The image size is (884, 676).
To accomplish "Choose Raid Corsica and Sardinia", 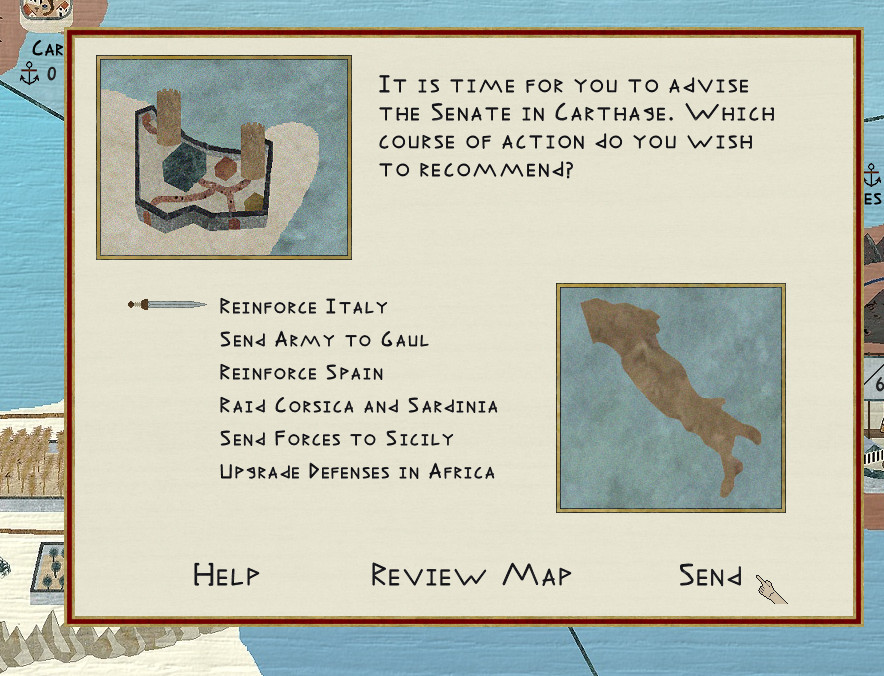I will pos(358,406).
